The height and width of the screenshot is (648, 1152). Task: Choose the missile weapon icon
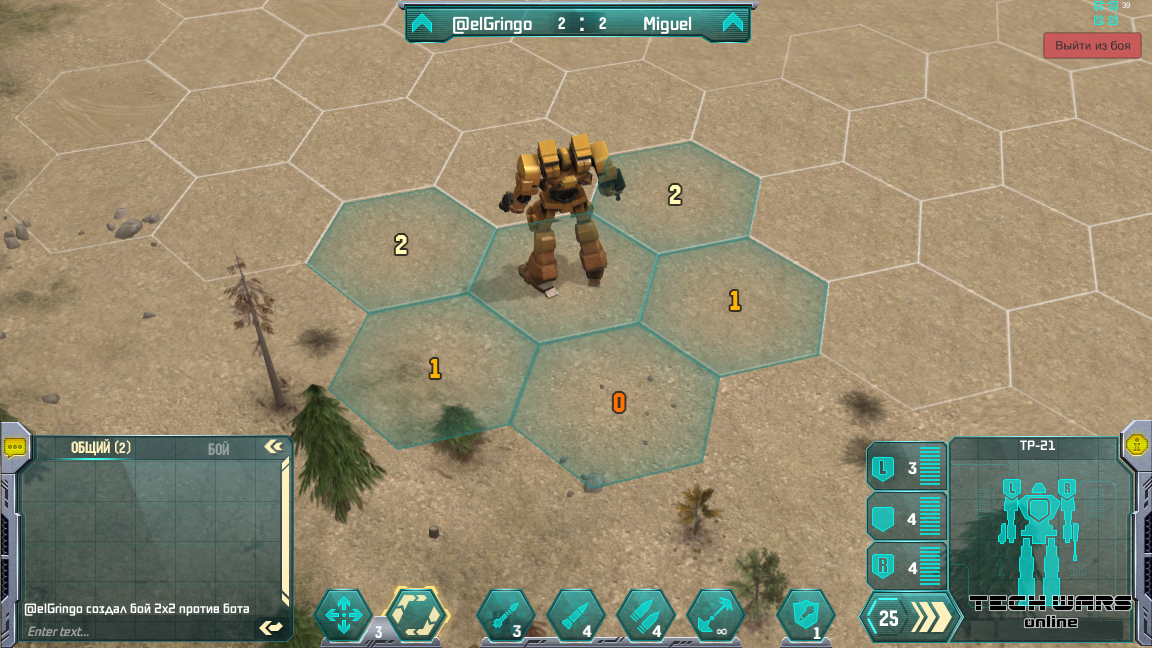pos(505,615)
